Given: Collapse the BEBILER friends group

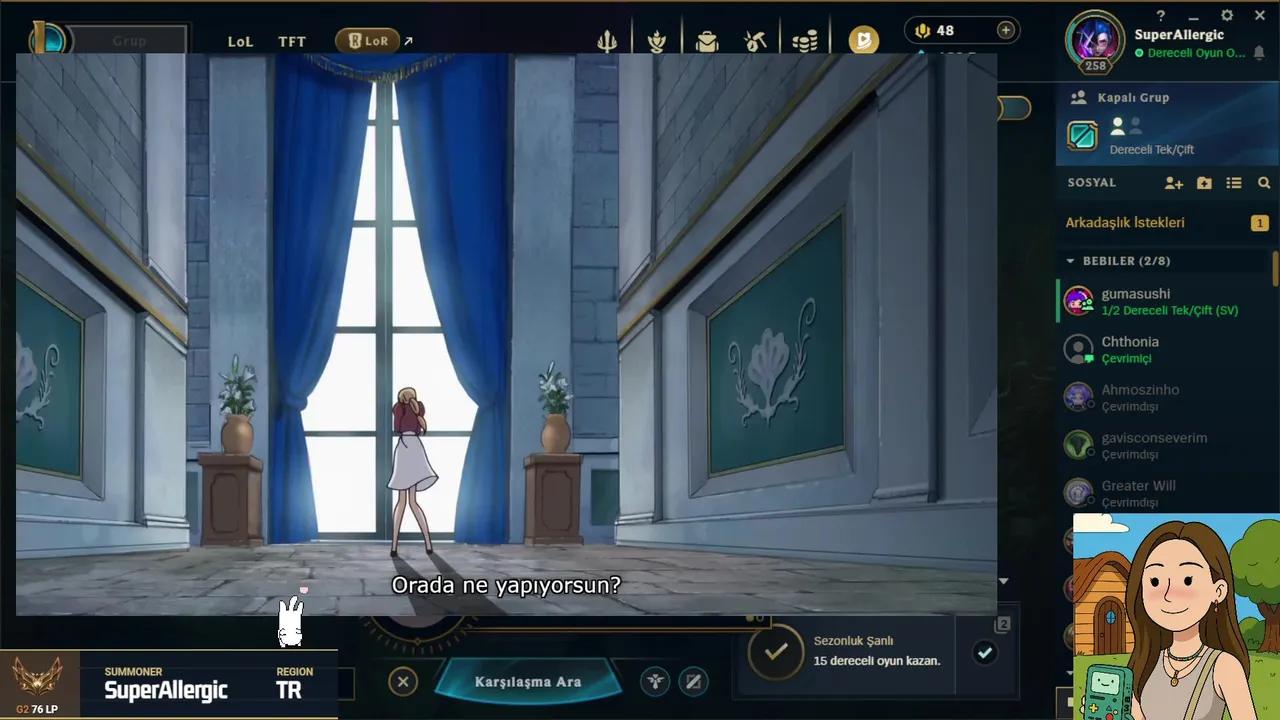Looking at the screenshot, I should point(1071,260).
